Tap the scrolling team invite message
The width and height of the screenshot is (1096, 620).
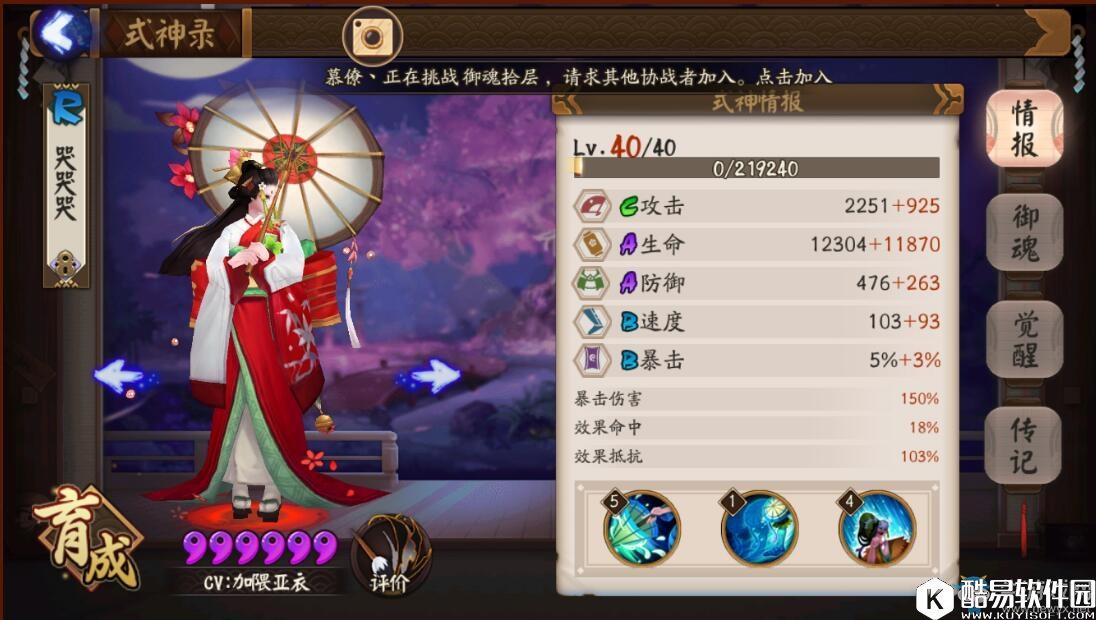(578, 76)
